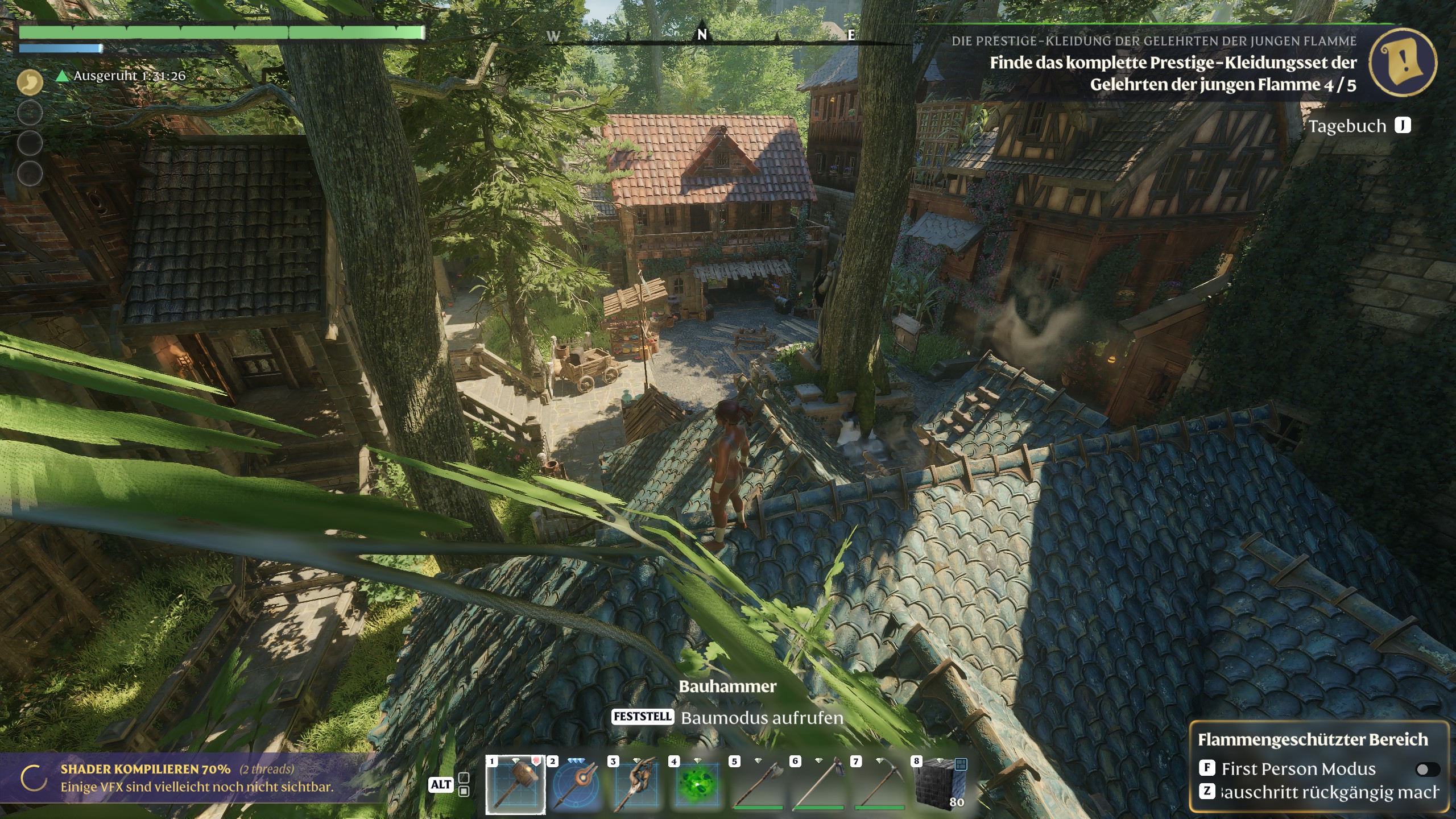This screenshot has height=819, width=1456.
Task: Click the Ausgeruht rested buff indicator
Action: [121, 76]
